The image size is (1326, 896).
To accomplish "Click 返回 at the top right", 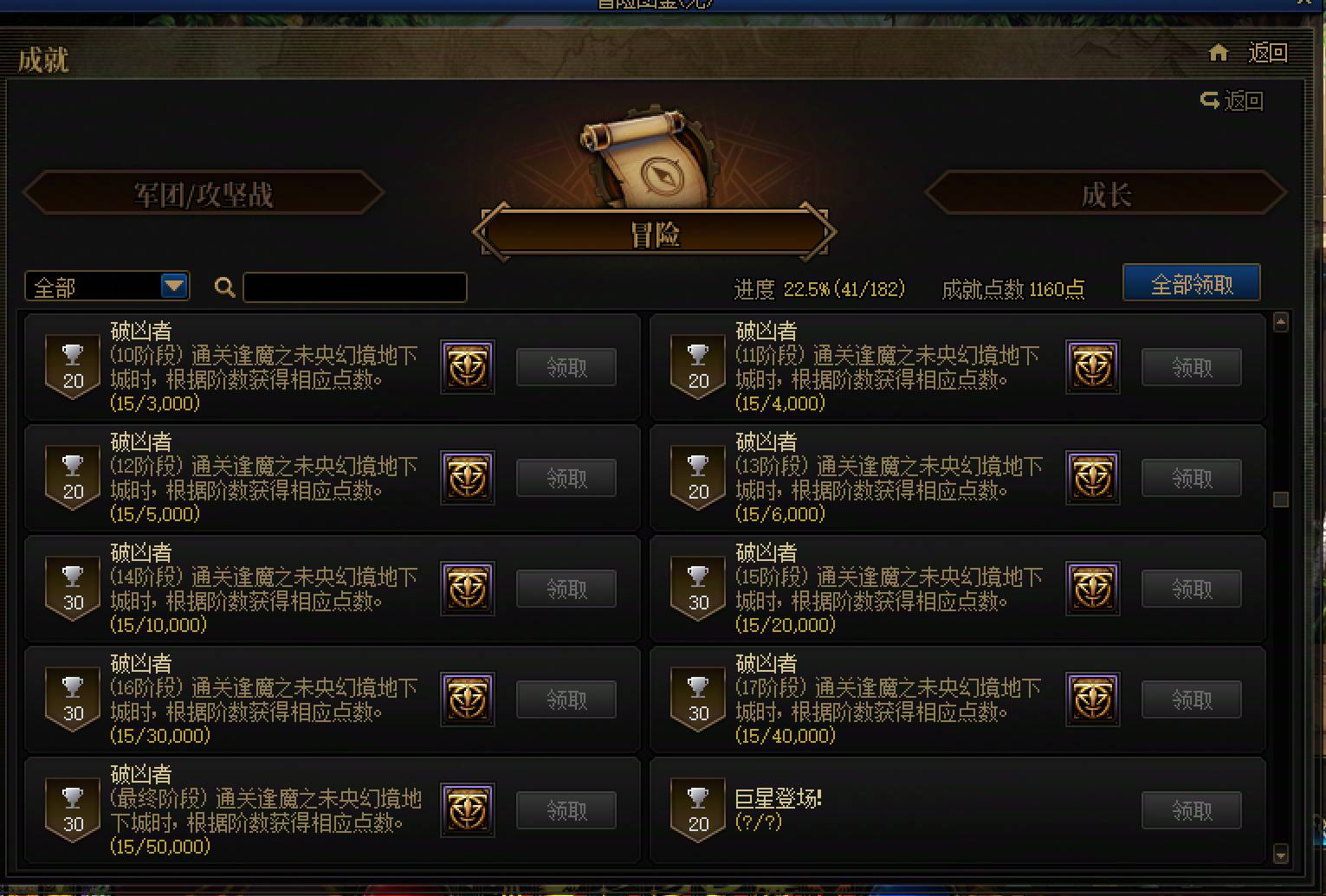I will pos(1267,52).
